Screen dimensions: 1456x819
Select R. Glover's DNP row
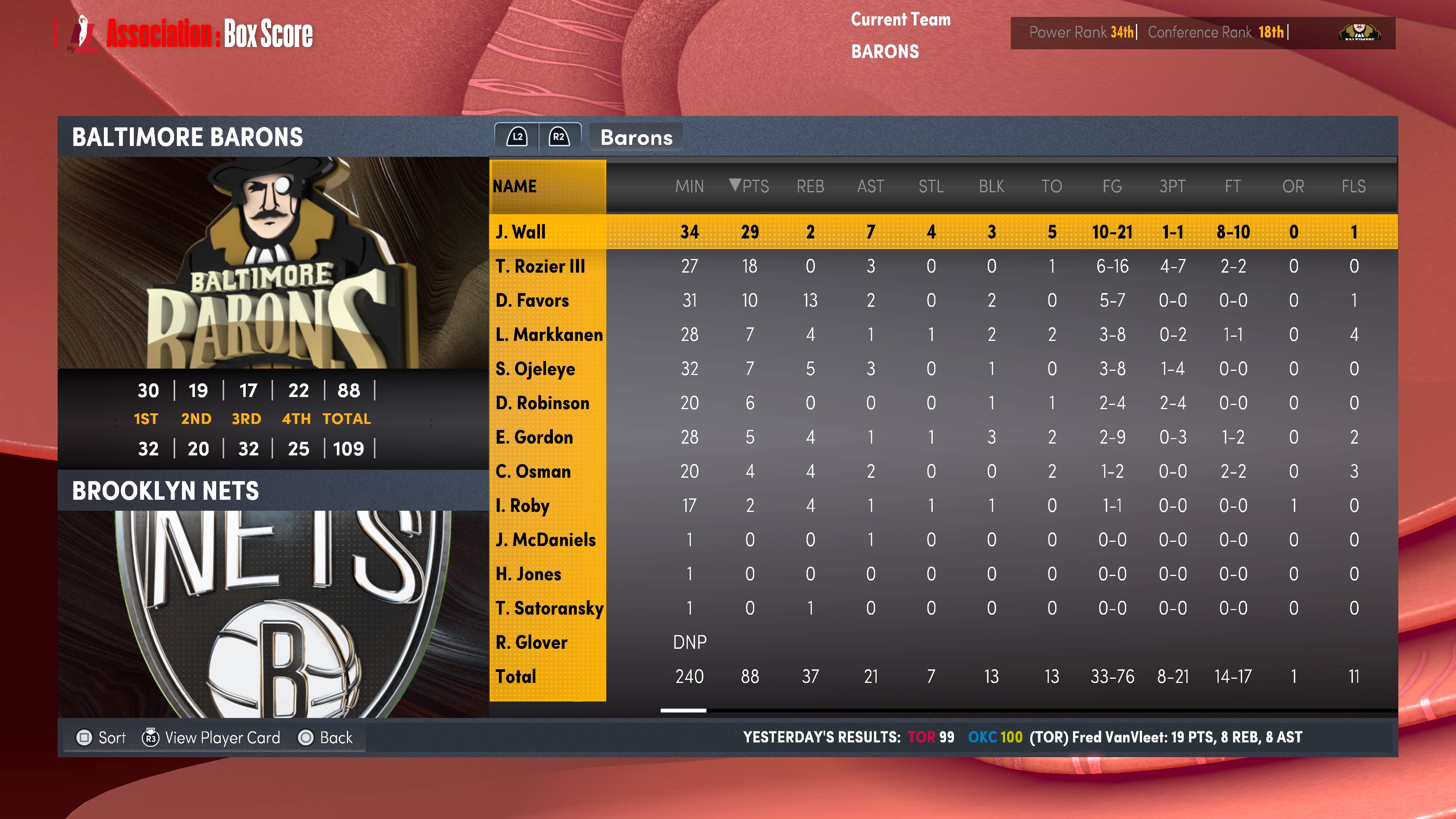point(531,642)
